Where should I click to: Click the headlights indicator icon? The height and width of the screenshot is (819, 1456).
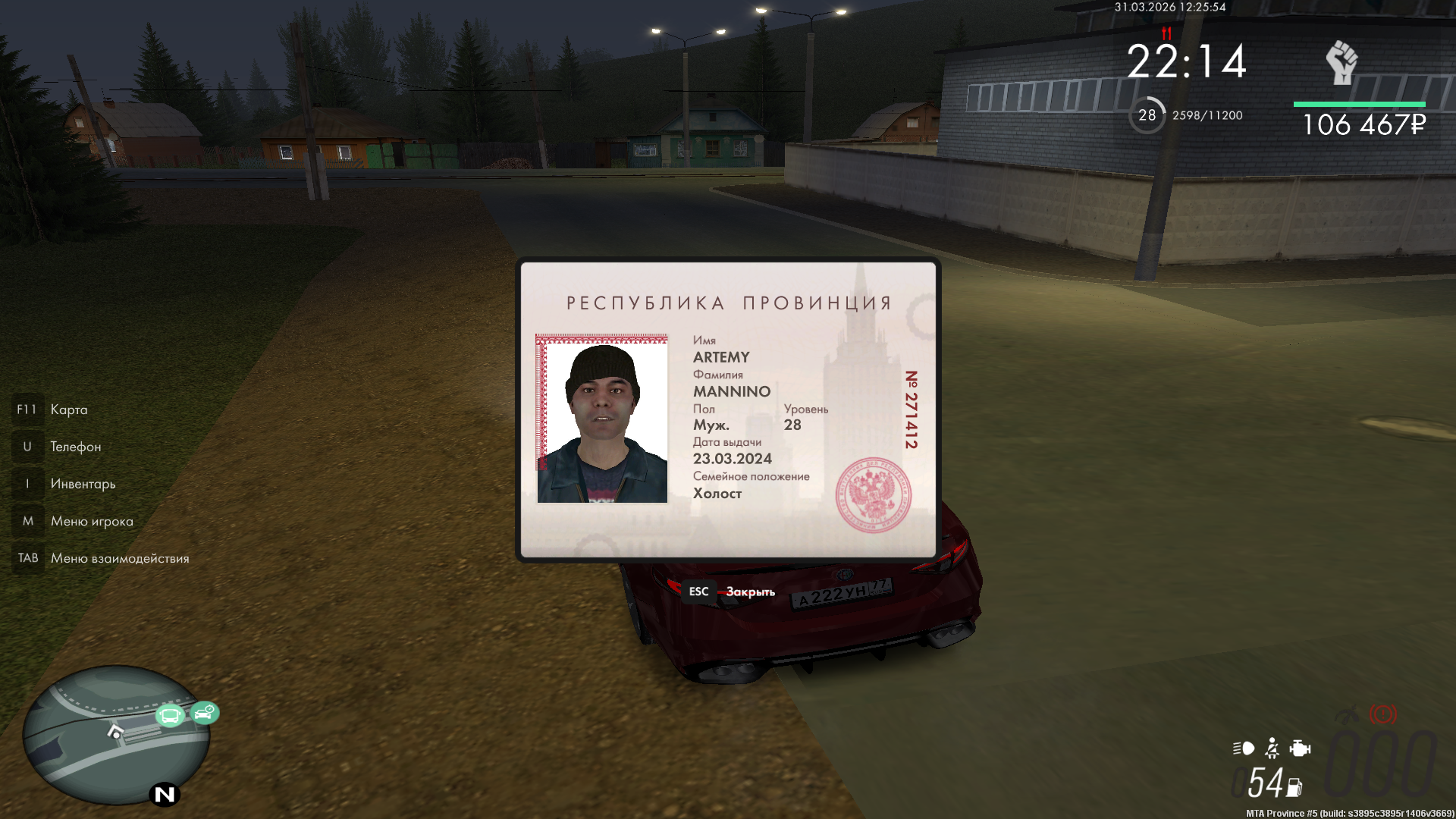1244,748
